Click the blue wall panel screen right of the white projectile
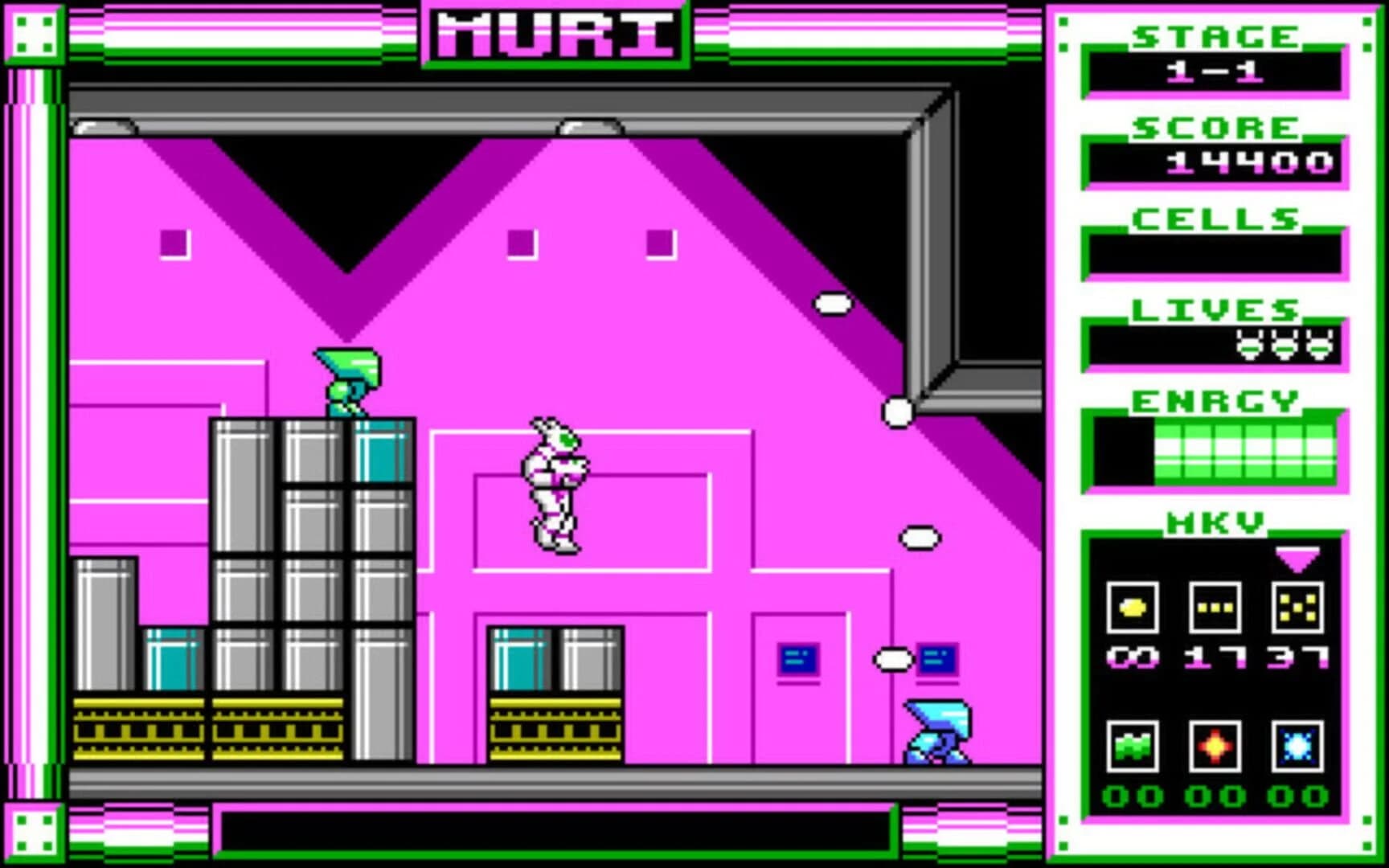The width and height of the screenshot is (1389, 868). tap(936, 657)
